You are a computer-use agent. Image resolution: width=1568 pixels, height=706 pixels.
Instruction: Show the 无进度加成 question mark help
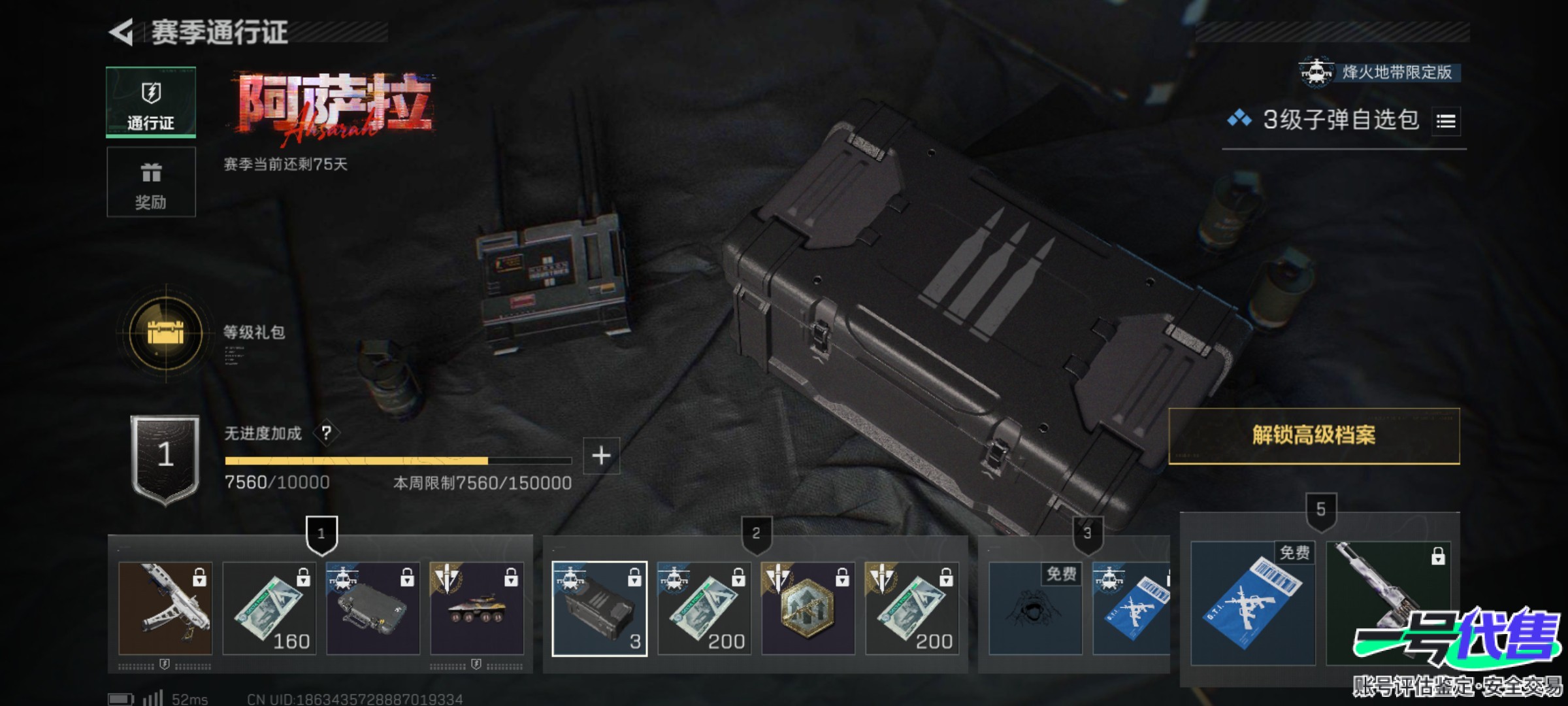tap(326, 433)
